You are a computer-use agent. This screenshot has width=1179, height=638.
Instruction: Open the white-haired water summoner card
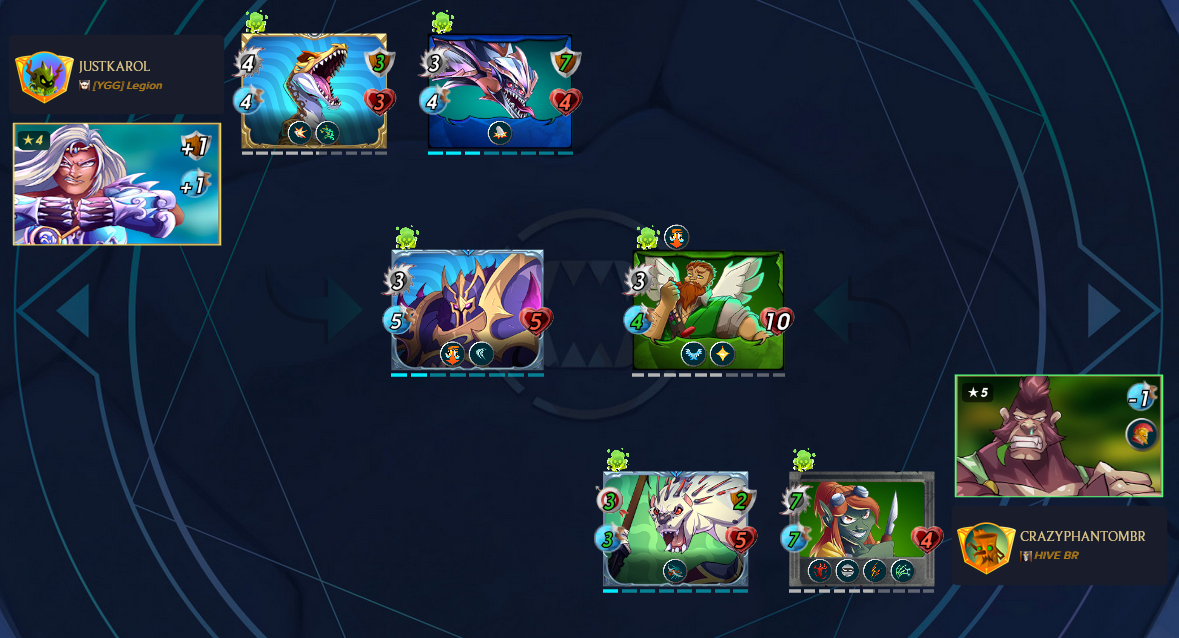point(116,184)
